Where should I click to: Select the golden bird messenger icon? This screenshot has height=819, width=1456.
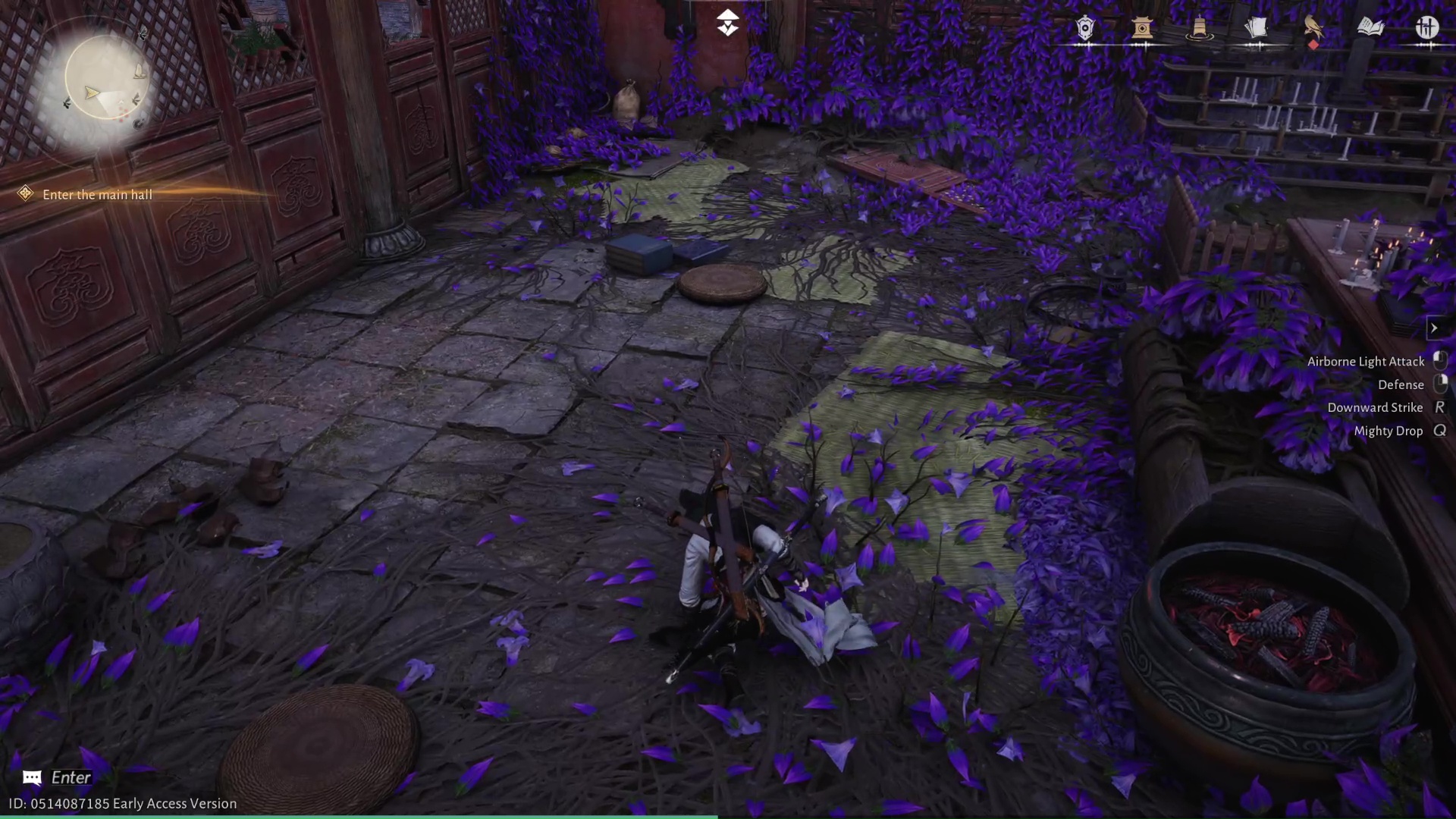(x=1313, y=27)
